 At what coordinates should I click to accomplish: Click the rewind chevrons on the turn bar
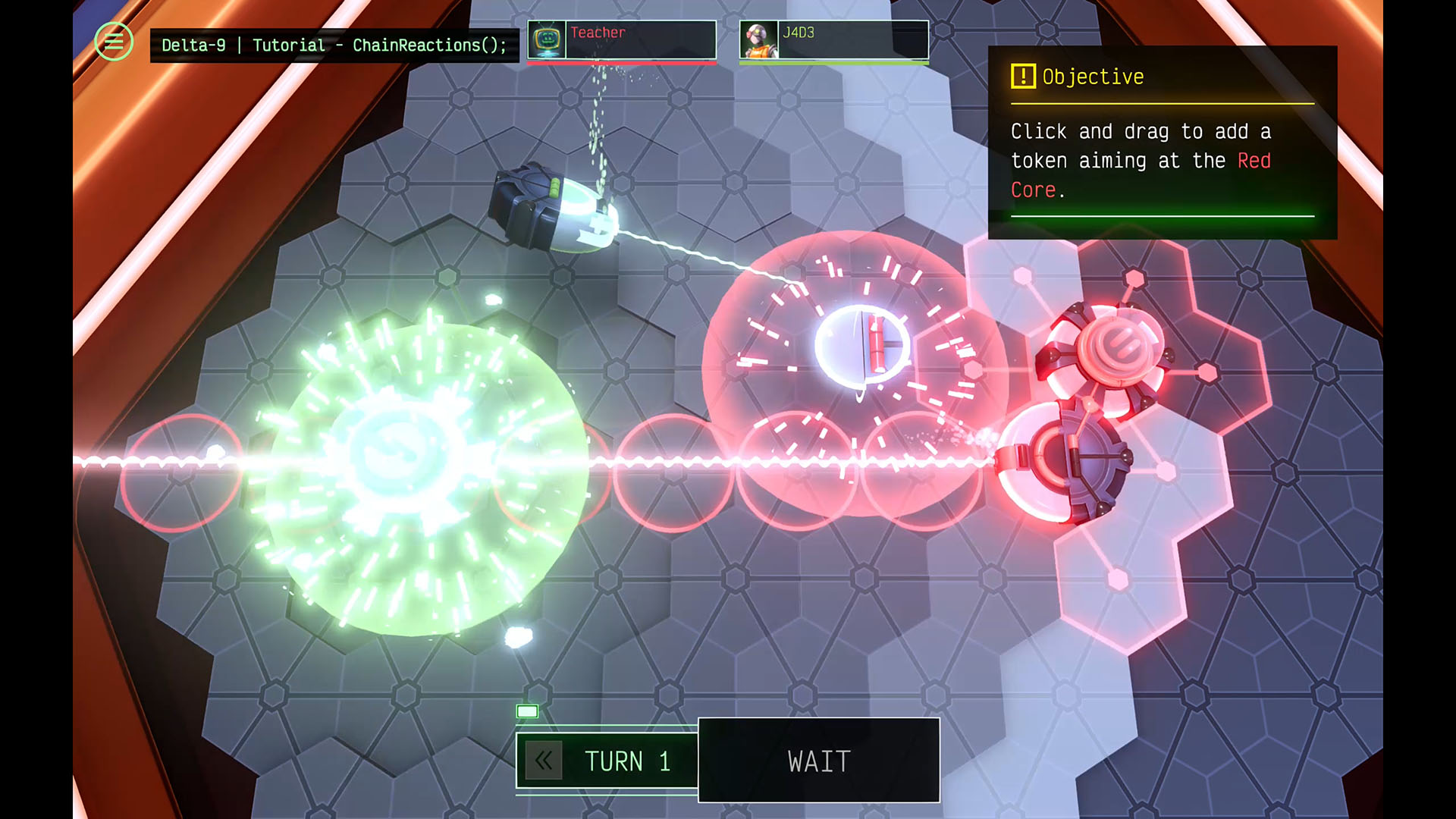click(x=543, y=761)
